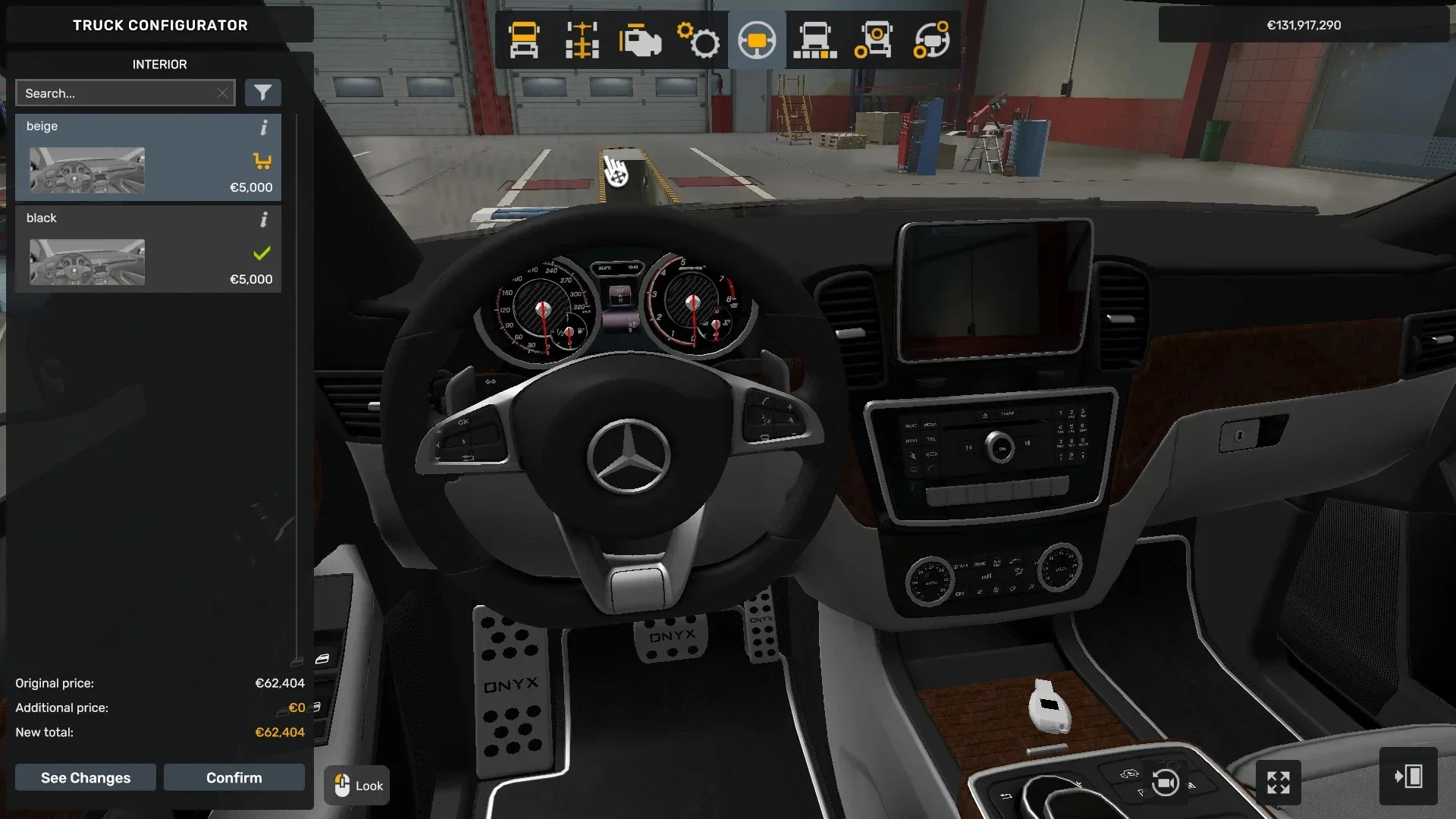Screen dimensions: 1456x819
Task: Click the cart icon on beige interior
Action: (262, 161)
